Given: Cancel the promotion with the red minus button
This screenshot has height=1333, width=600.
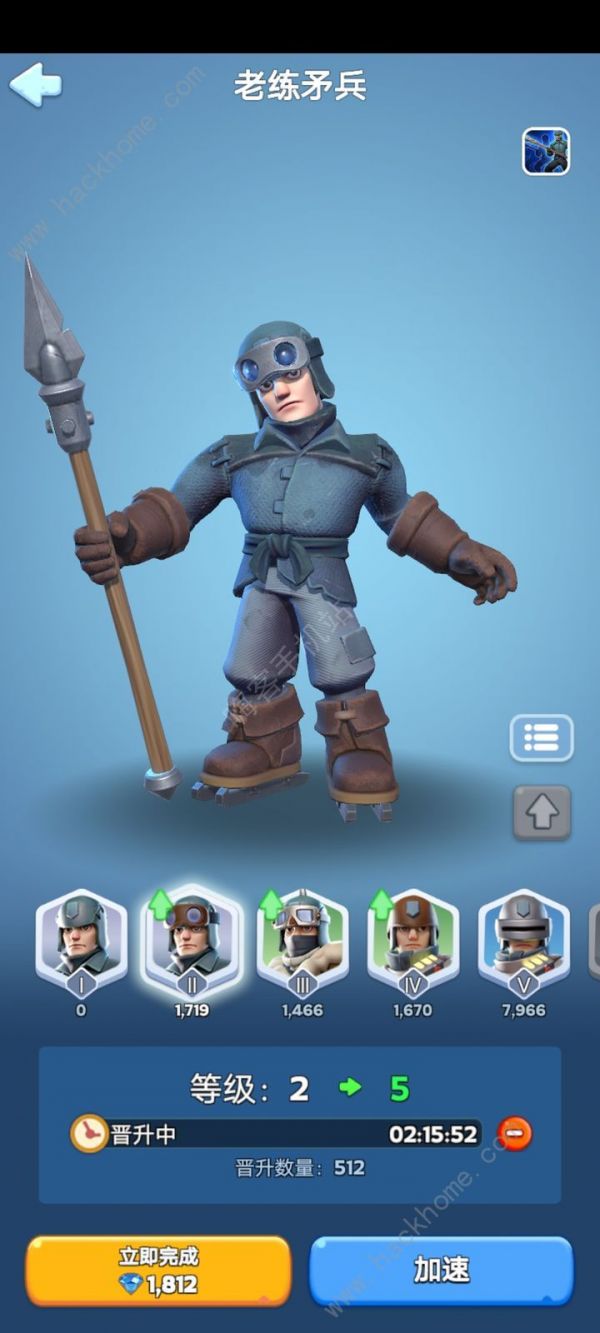Looking at the screenshot, I should [515, 1134].
